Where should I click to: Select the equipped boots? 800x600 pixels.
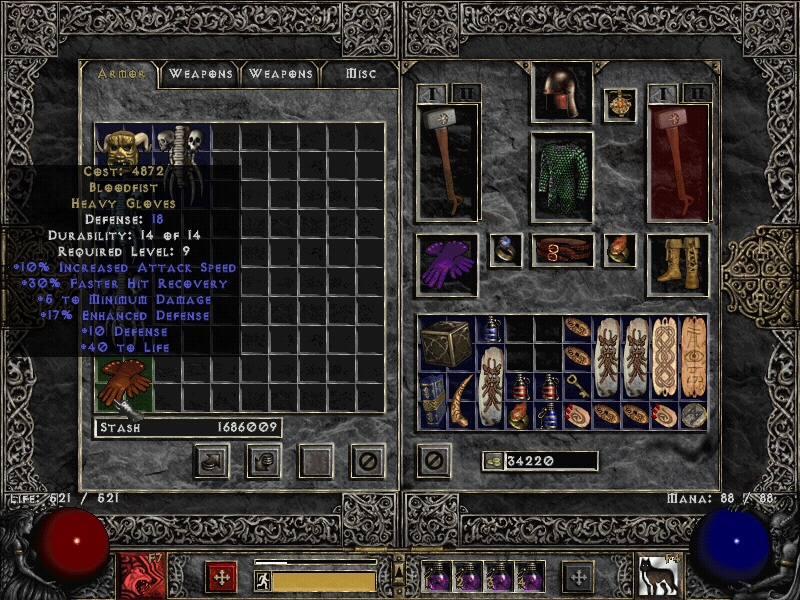678,264
